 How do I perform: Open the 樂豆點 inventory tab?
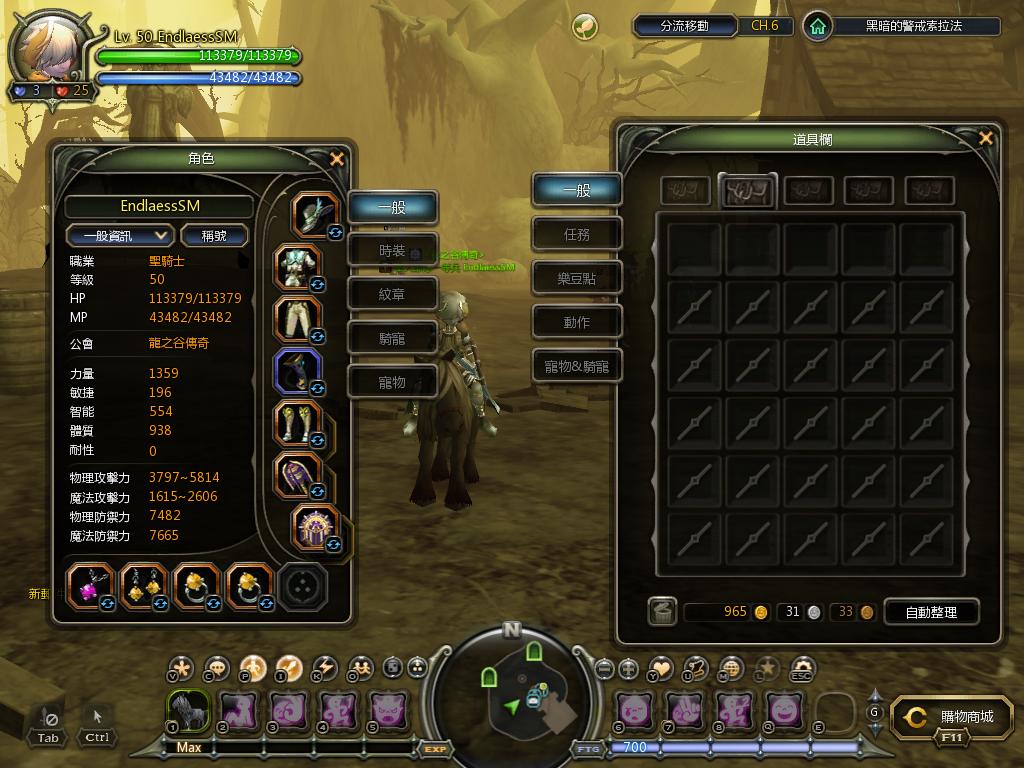pyautogui.click(x=577, y=278)
